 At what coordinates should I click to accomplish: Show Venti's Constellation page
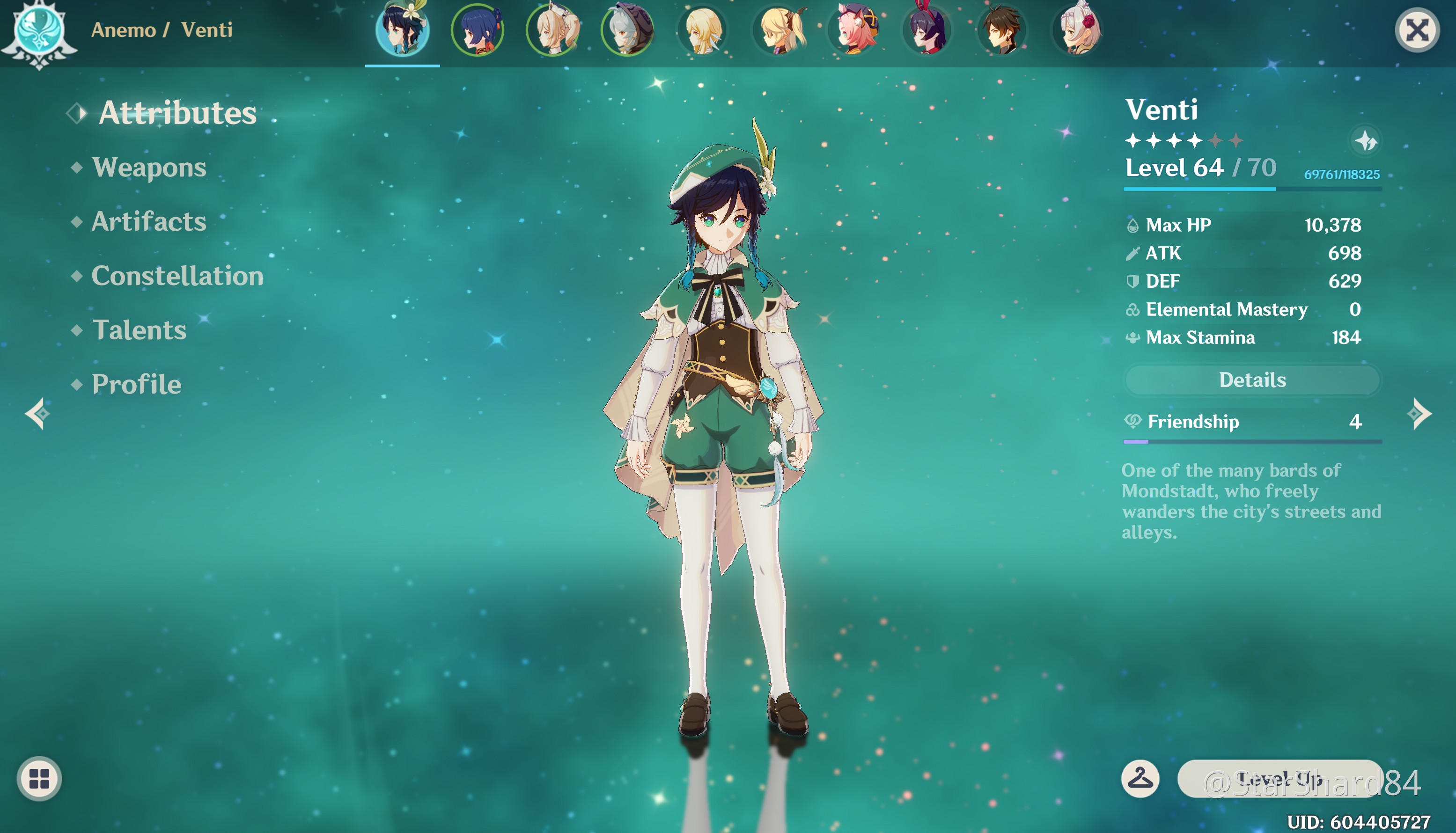(x=177, y=276)
